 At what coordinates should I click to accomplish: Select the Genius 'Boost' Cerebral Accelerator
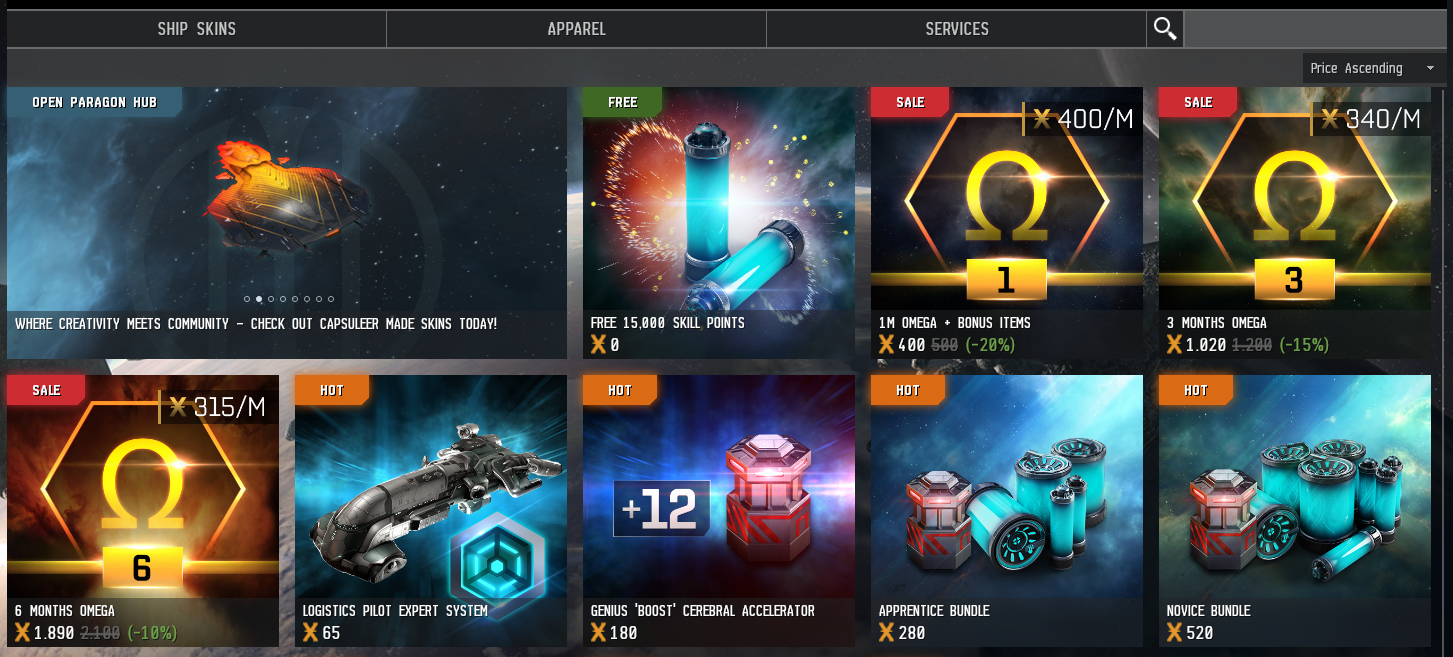[x=718, y=510]
